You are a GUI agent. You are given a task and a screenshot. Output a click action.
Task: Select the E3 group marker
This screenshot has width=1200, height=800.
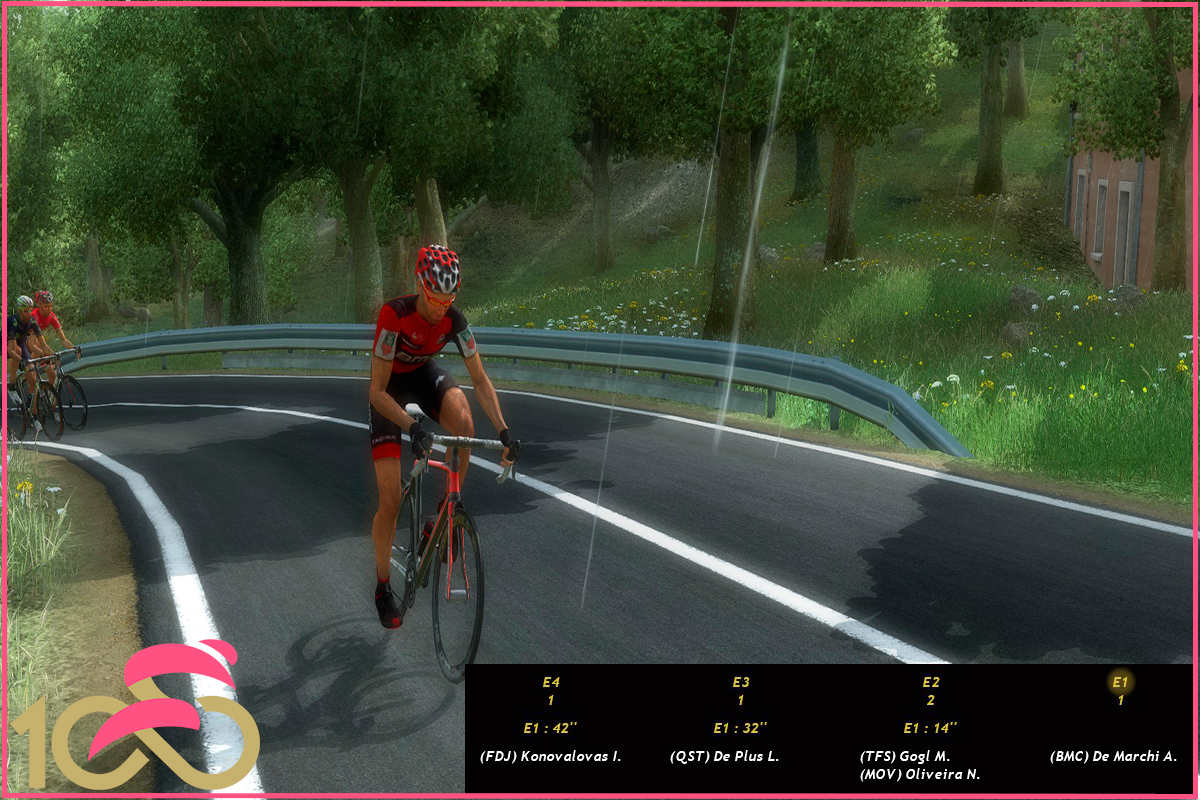pos(741,683)
